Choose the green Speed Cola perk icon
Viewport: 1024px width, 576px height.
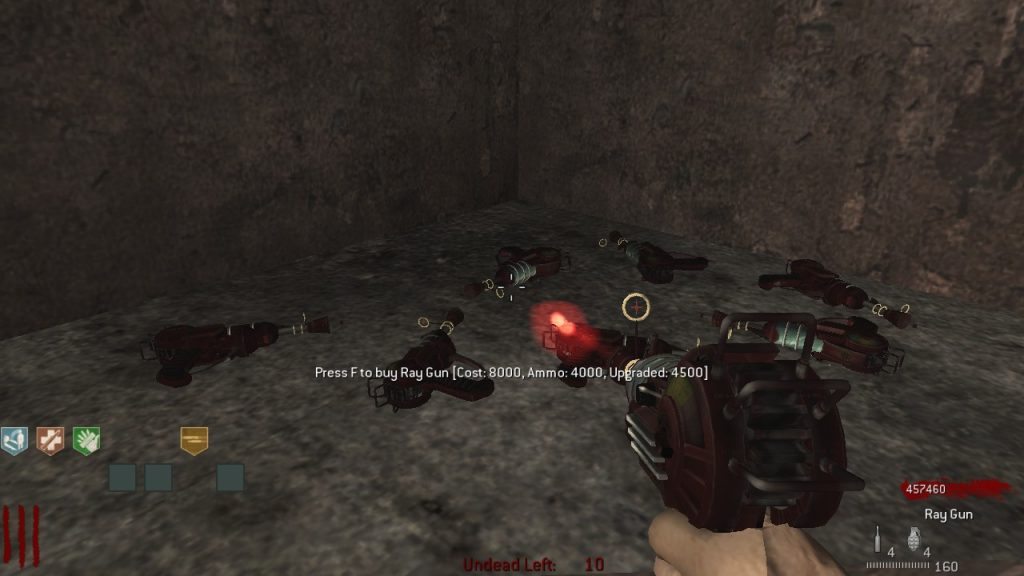87,440
